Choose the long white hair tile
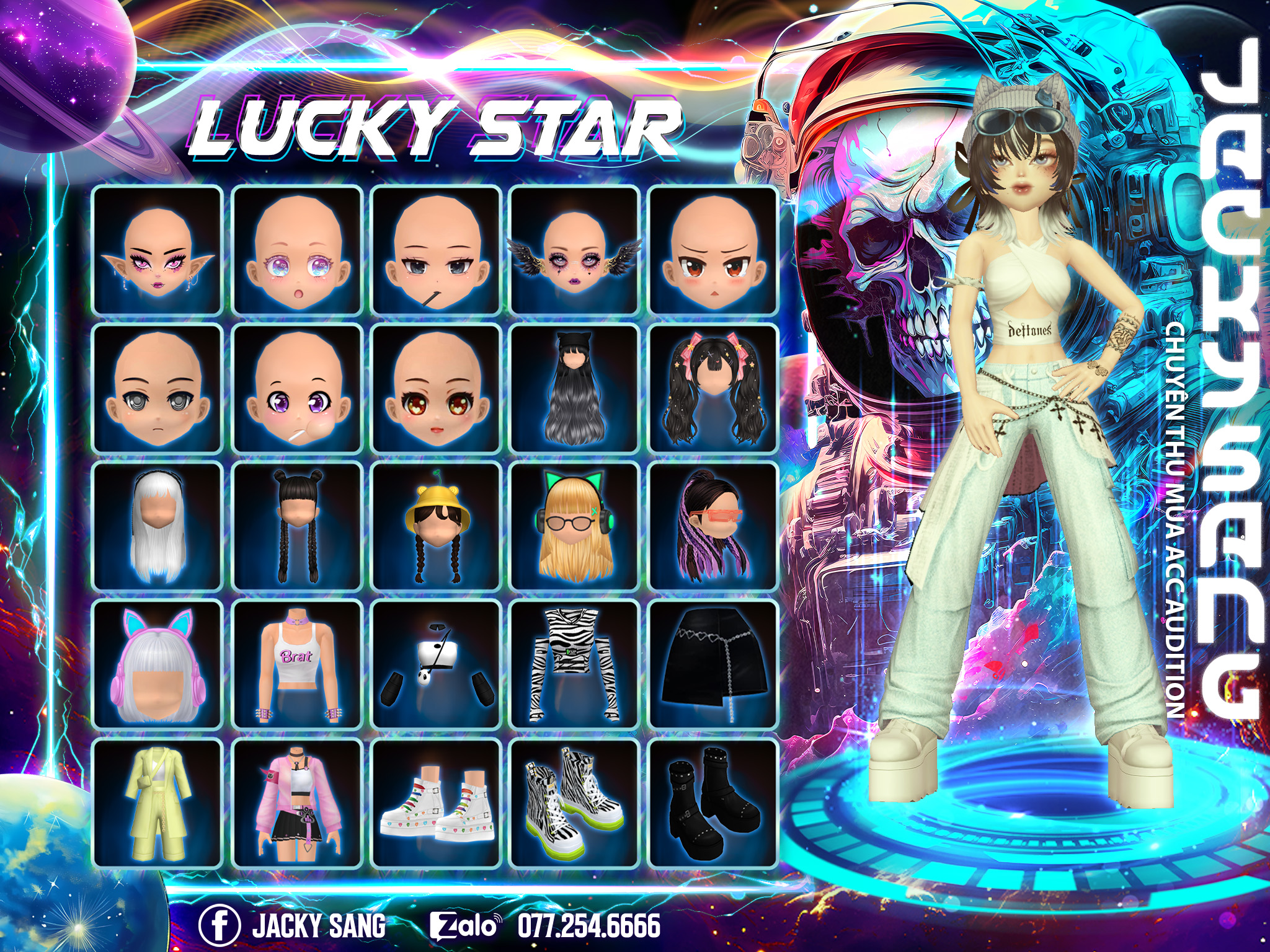The width and height of the screenshot is (1270, 952). click(x=157, y=527)
